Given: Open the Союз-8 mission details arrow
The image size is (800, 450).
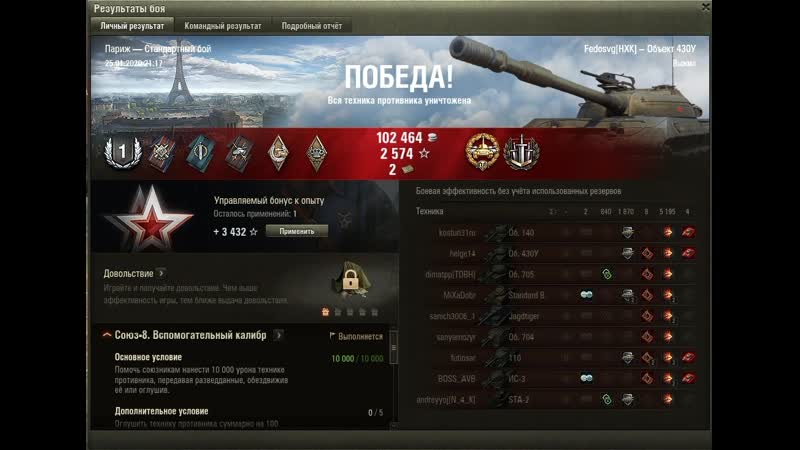Looking at the screenshot, I should [x=278, y=335].
